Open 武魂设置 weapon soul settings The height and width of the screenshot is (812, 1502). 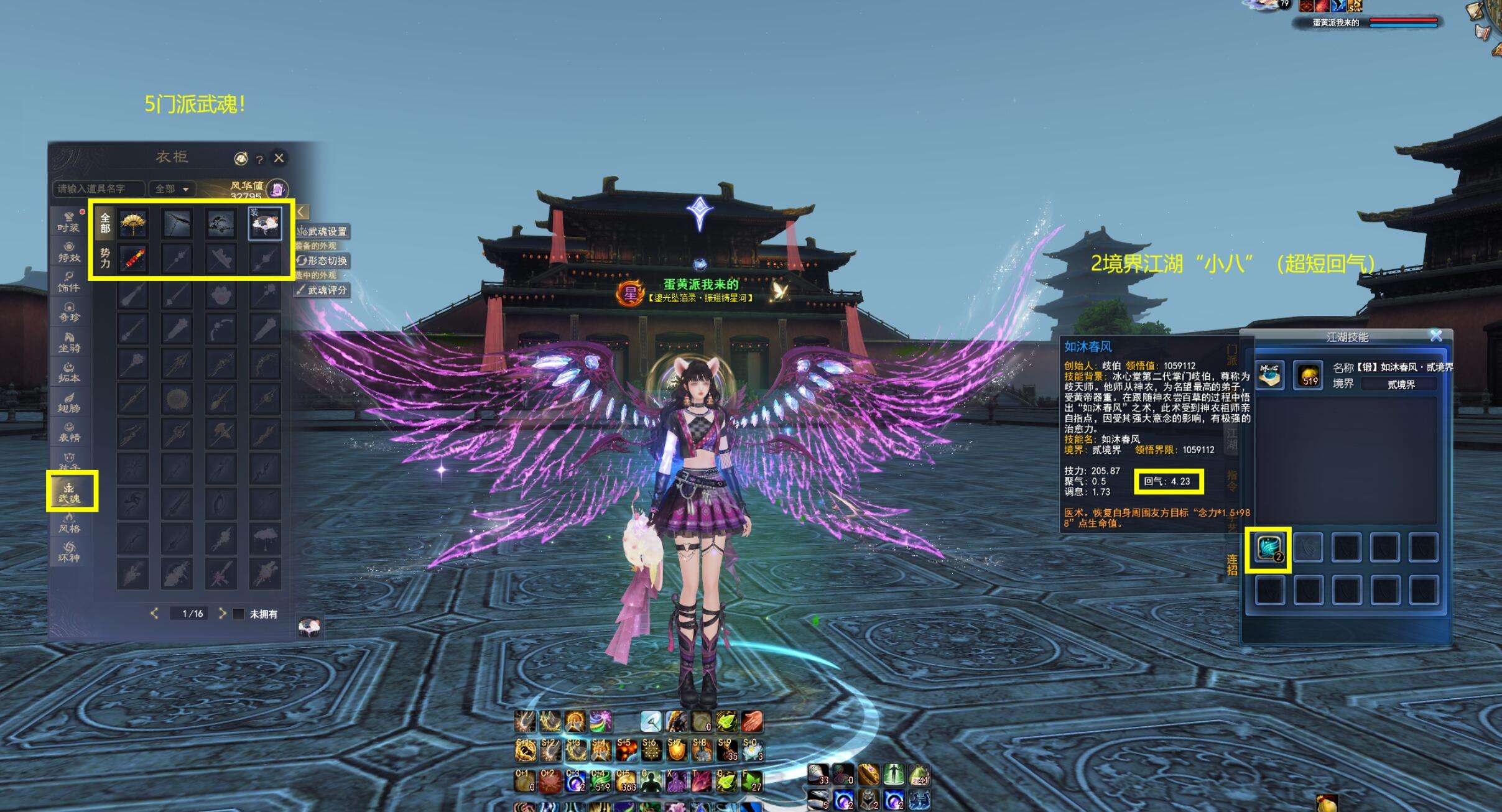point(323,231)
